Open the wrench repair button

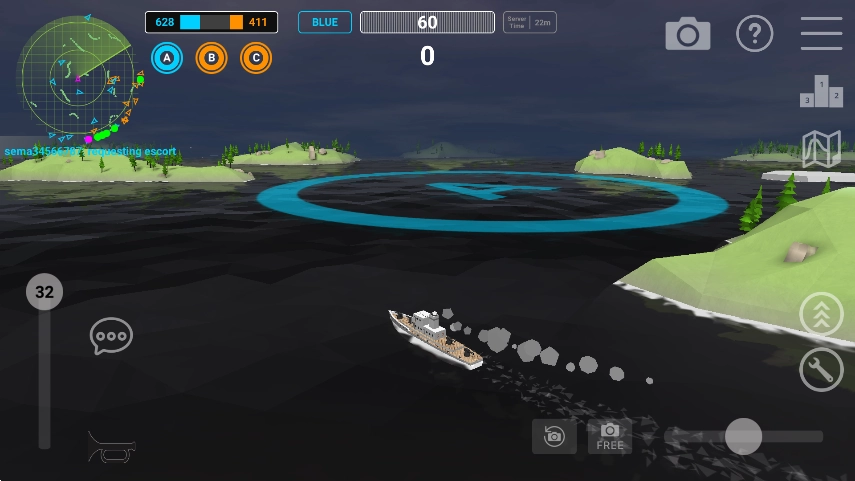coord(821,370)
